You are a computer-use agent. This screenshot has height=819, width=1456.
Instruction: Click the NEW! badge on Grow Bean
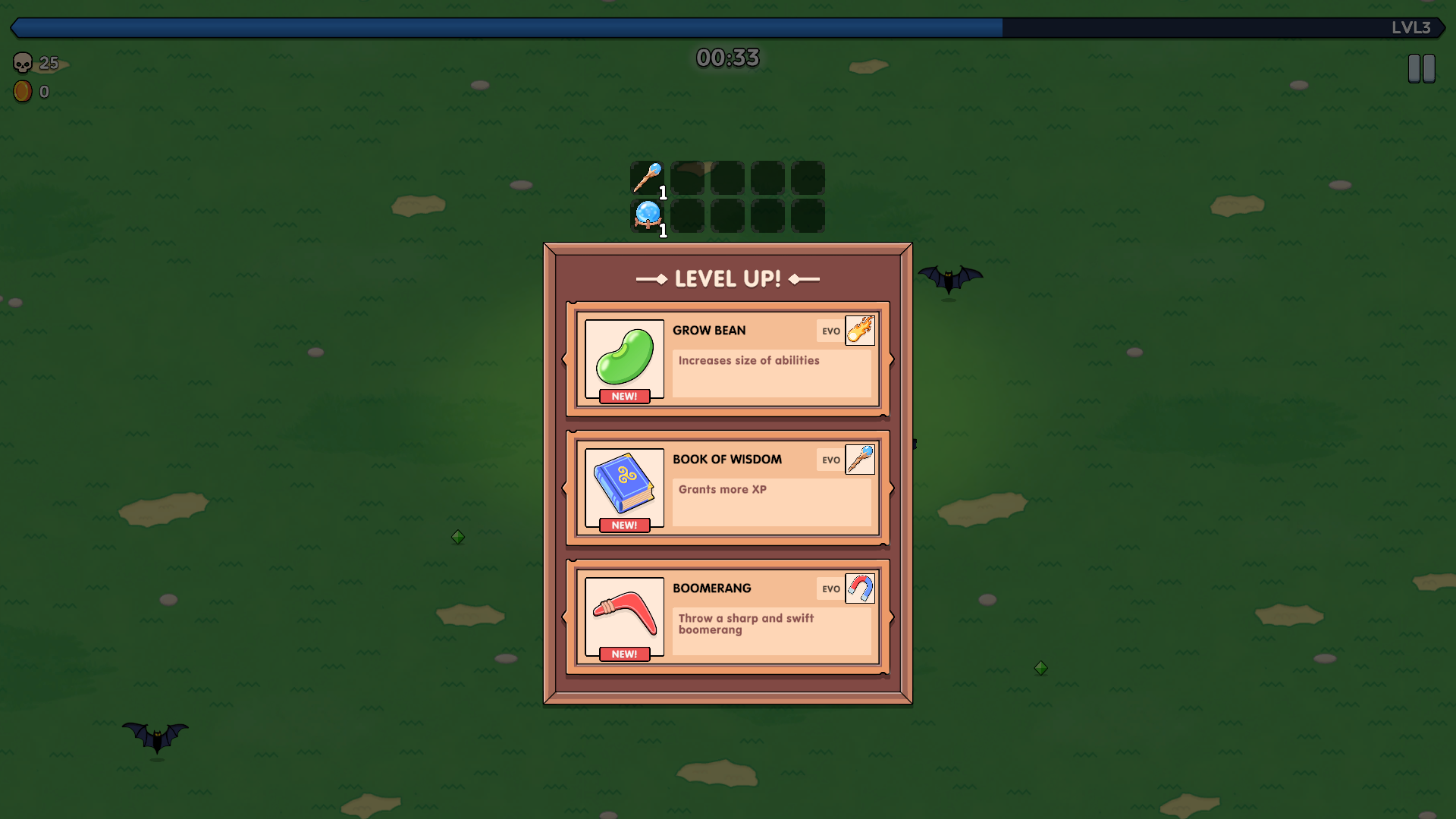623,395
